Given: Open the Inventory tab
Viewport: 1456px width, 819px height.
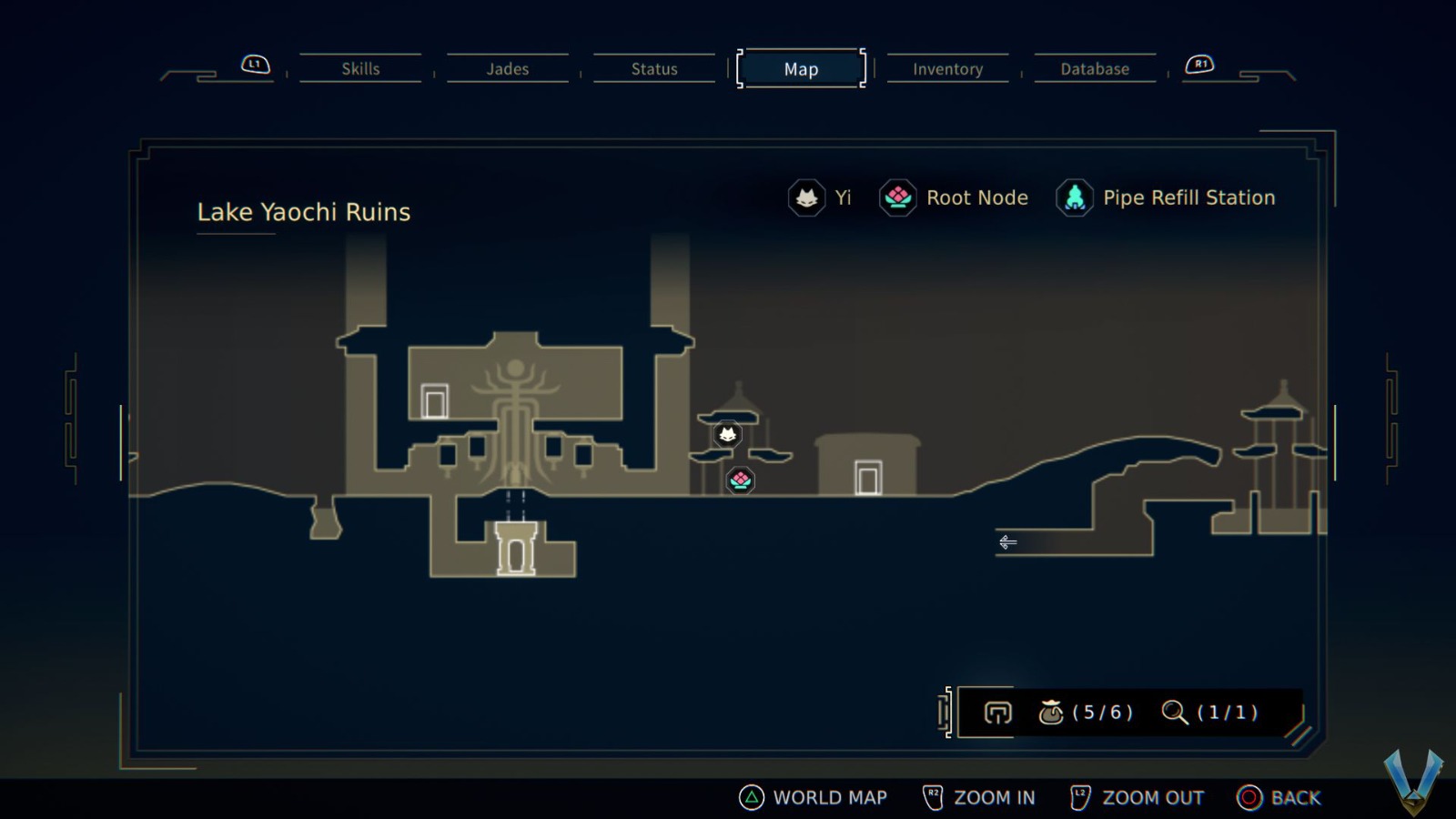Looking at the screenshot, I should coord(948,68).
